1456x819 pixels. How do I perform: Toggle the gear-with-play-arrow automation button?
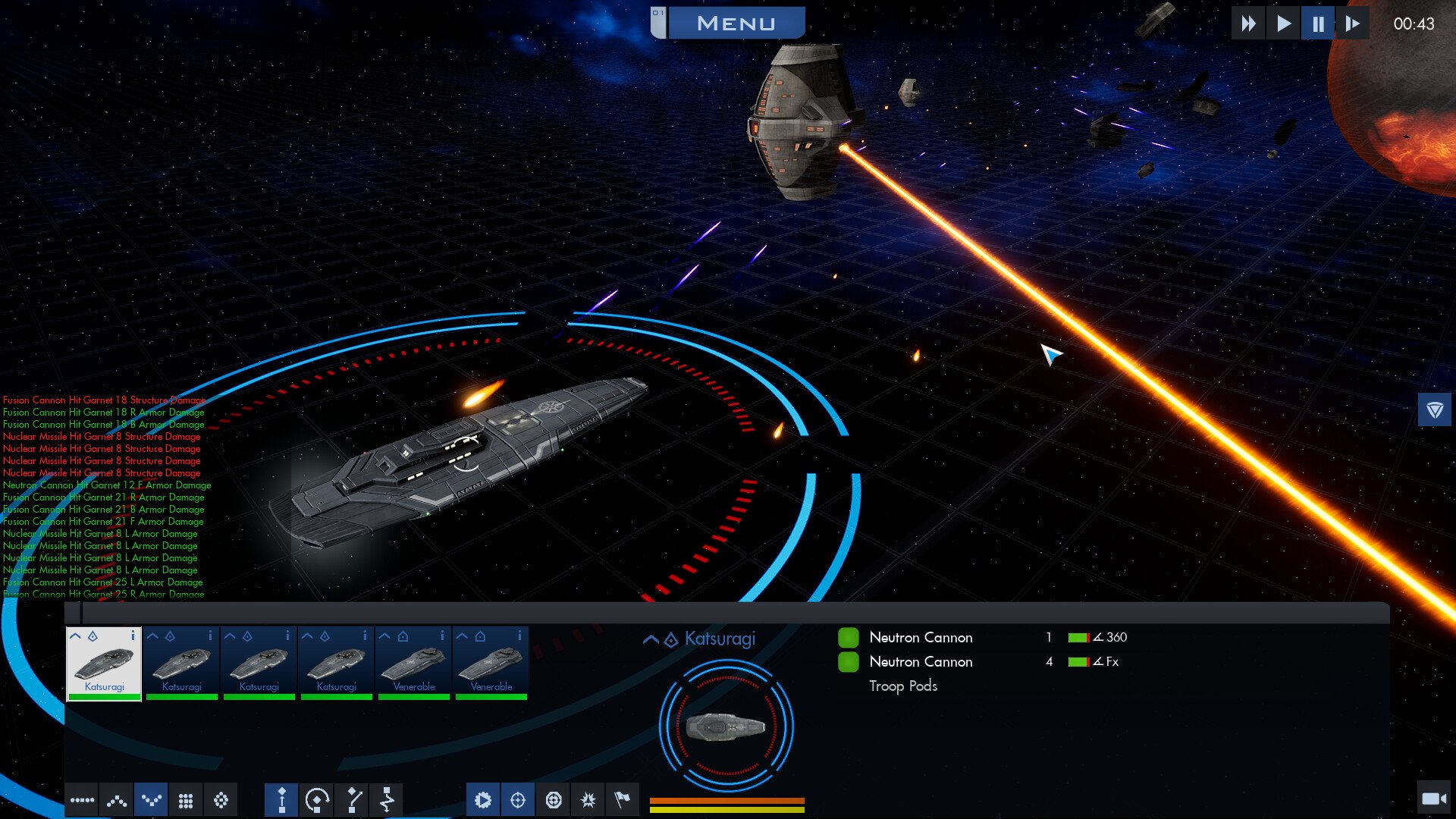483,800
